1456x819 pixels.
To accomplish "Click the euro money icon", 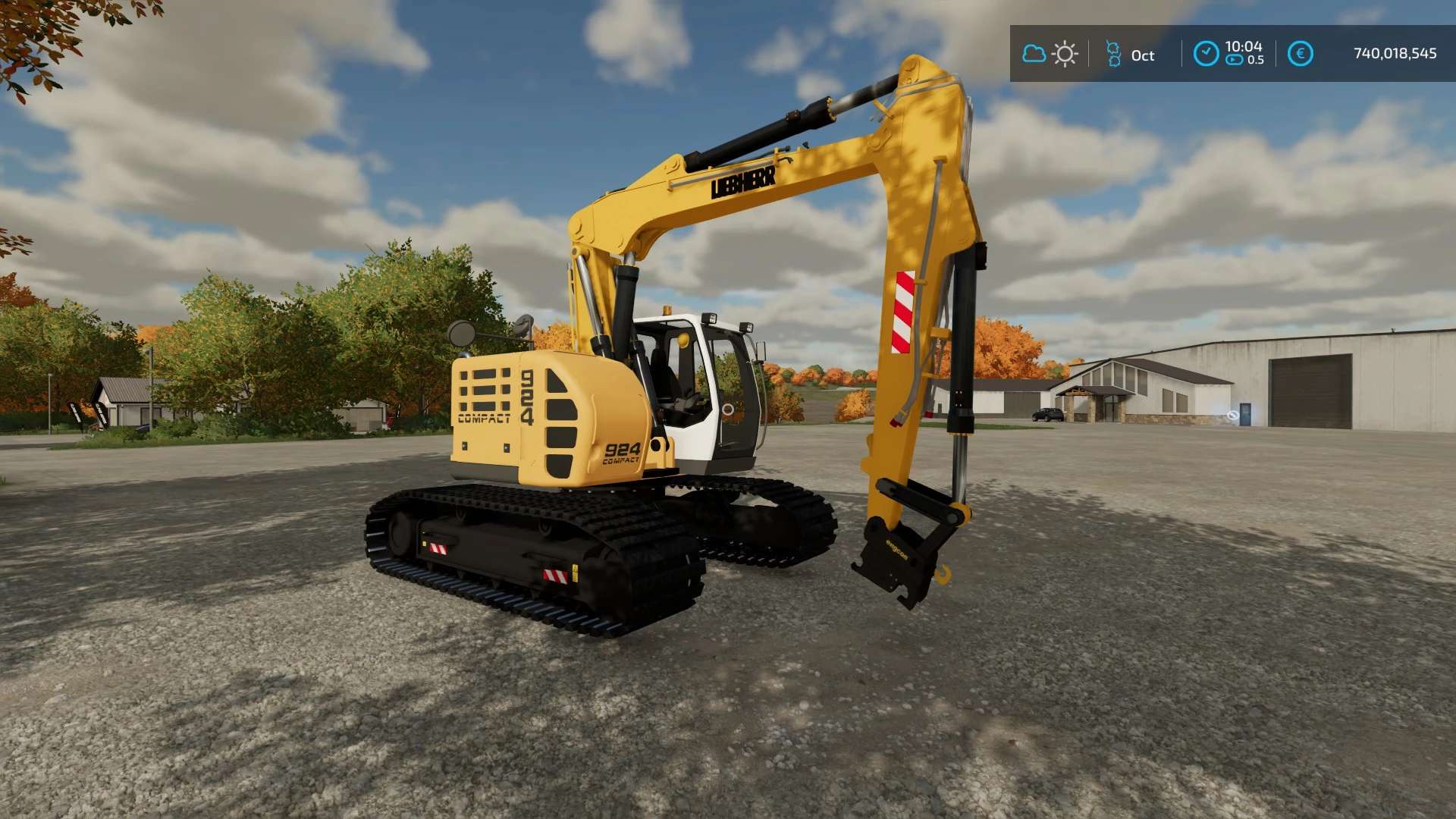I will tap(1300, 54).
